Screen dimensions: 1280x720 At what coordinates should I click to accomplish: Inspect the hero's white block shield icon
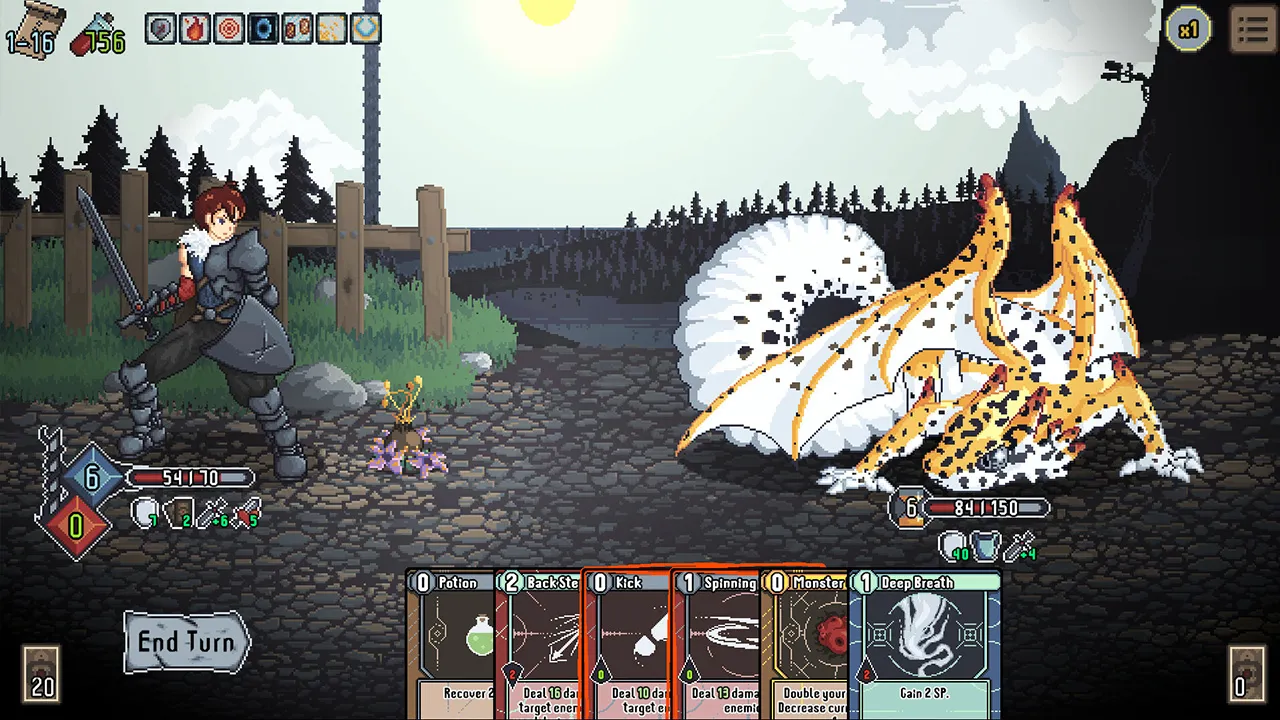coord(143,512)
